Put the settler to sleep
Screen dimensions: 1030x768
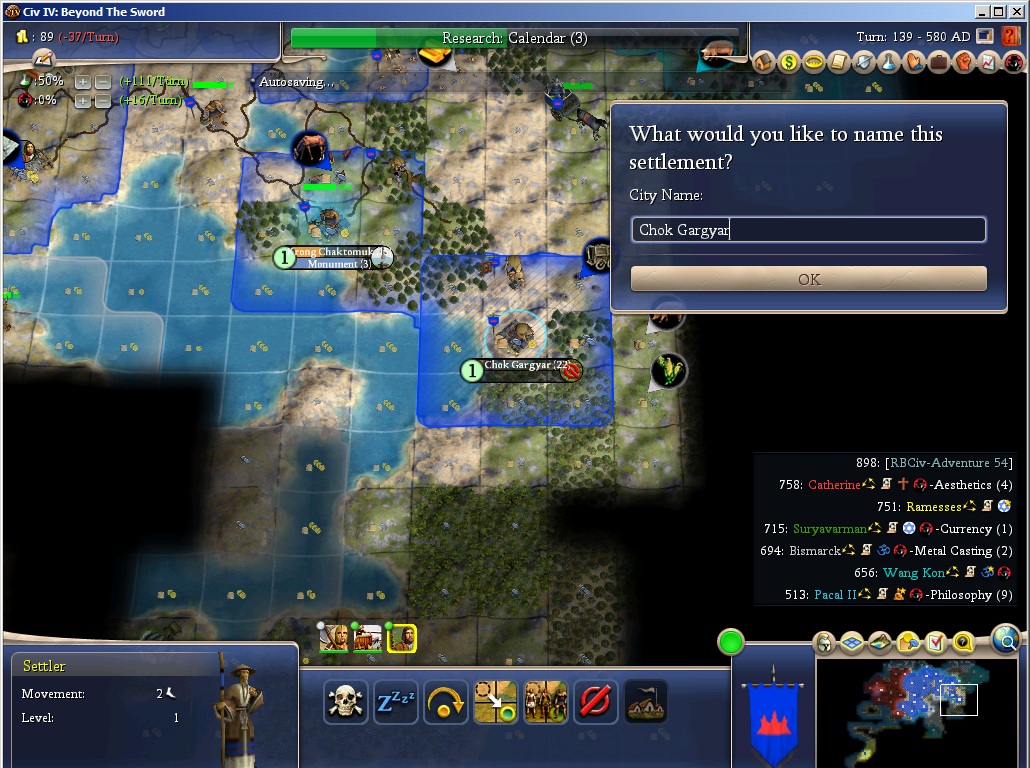(396, 702)
